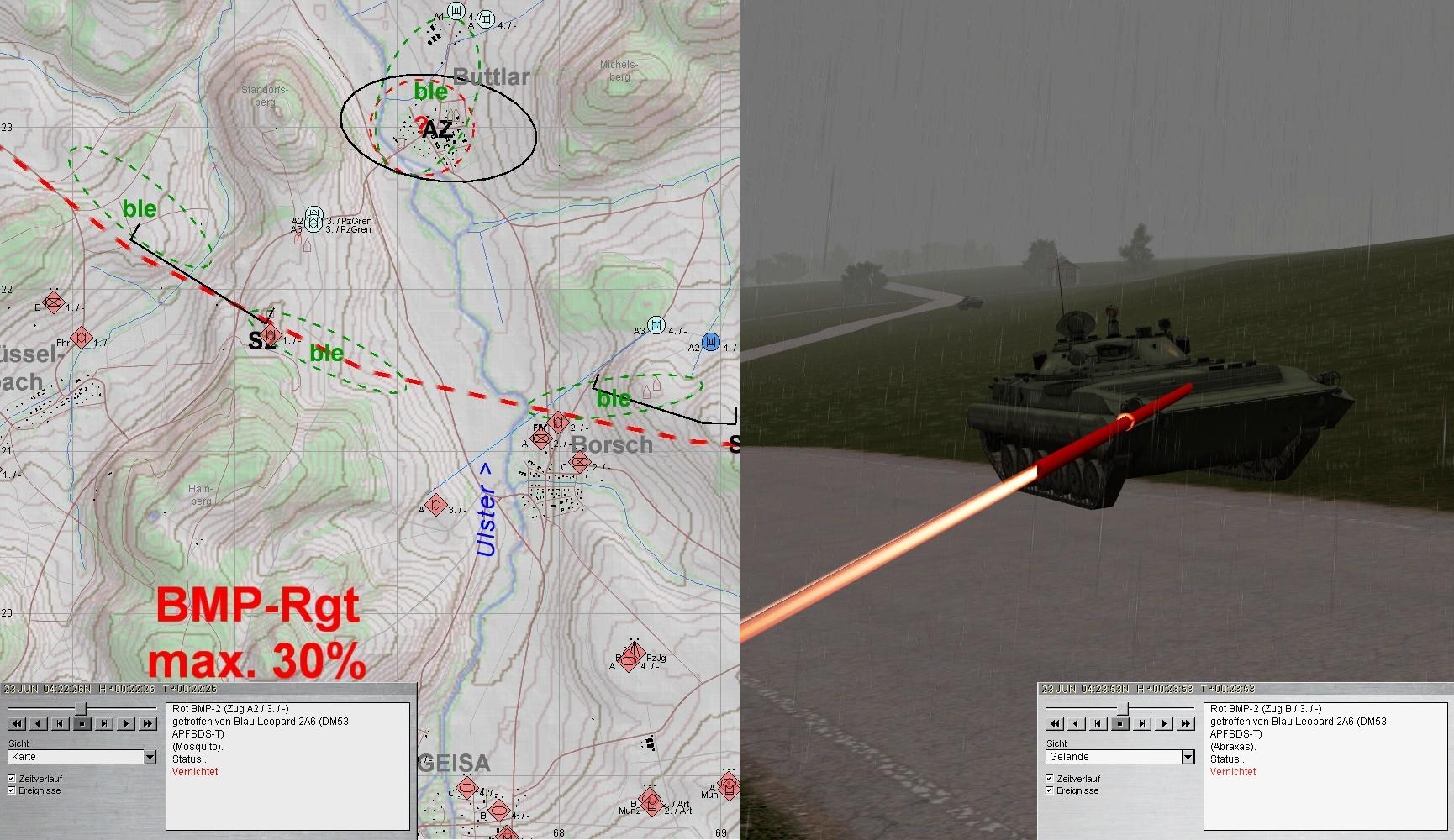Click the stop button in the Karte panel
This screenshot has height=840, width=1454.
82,723
